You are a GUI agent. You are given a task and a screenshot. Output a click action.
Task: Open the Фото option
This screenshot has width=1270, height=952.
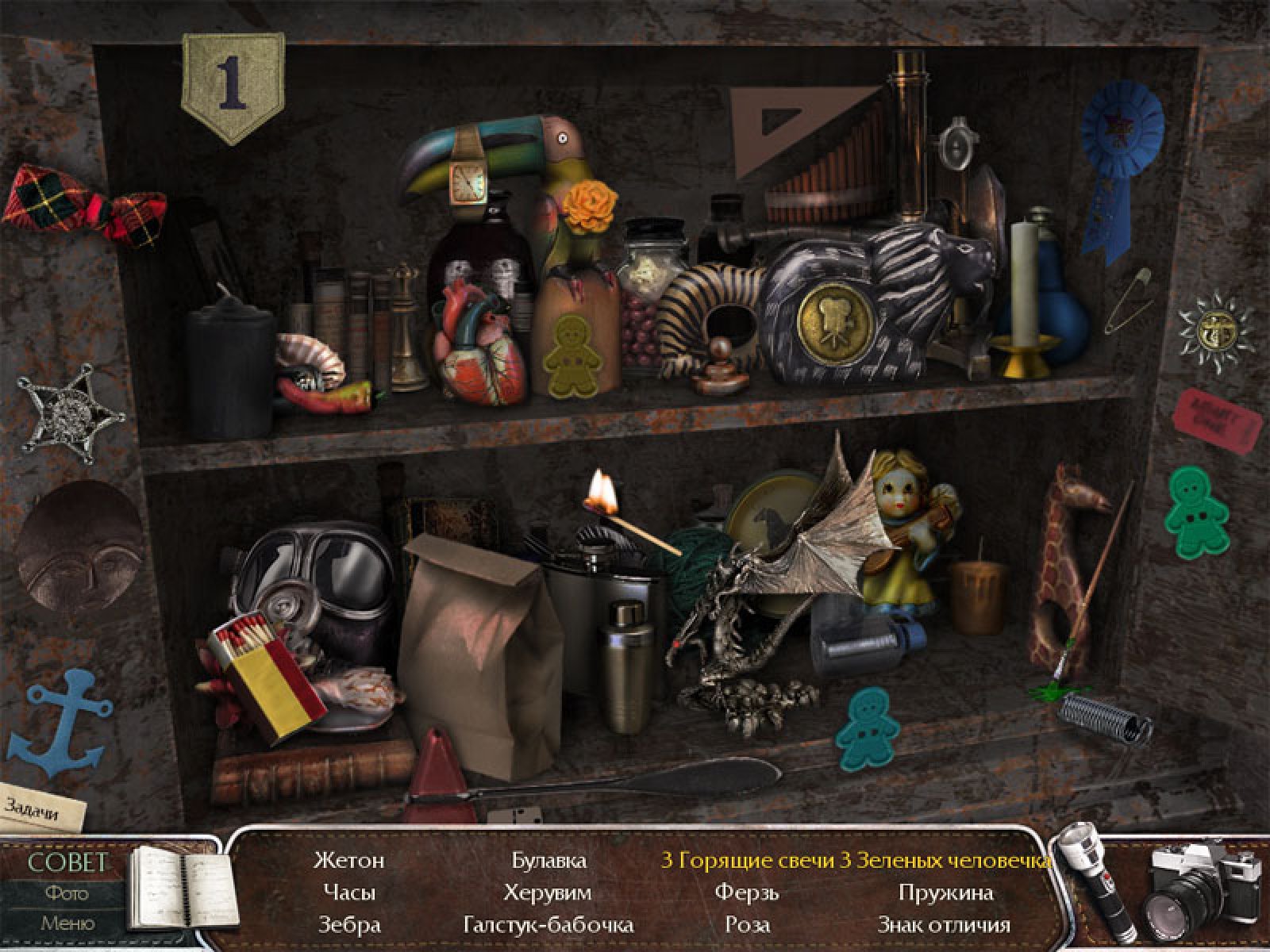67,893
